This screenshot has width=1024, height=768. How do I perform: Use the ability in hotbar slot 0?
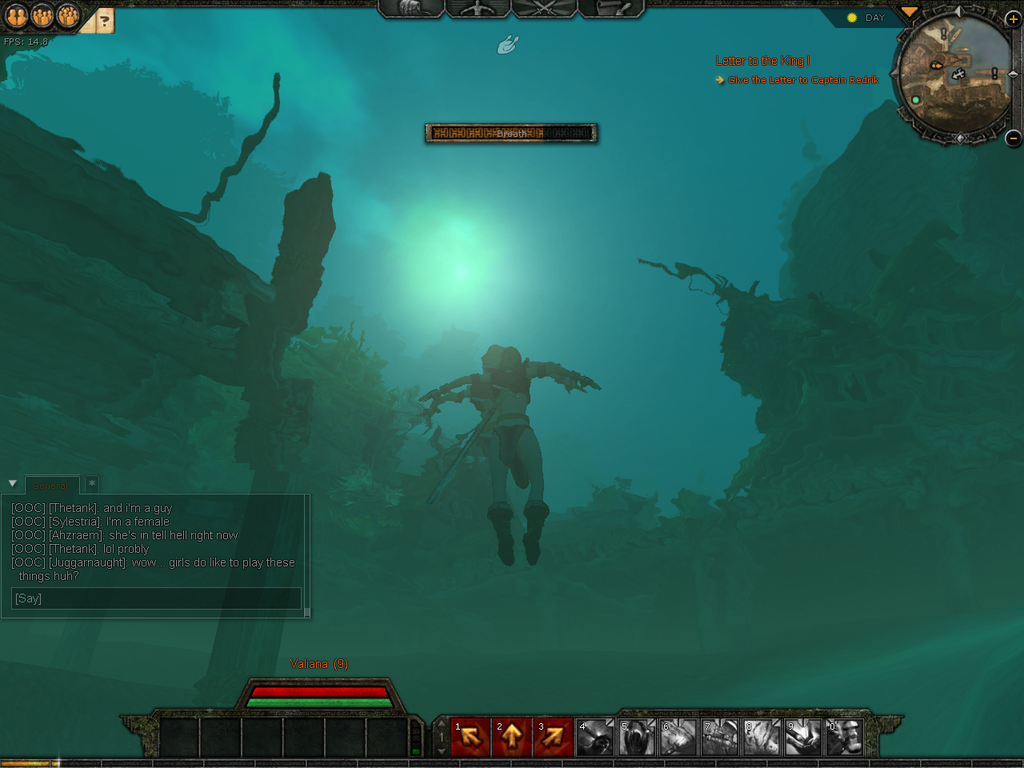pyautogui.click(x=843, y=738)
